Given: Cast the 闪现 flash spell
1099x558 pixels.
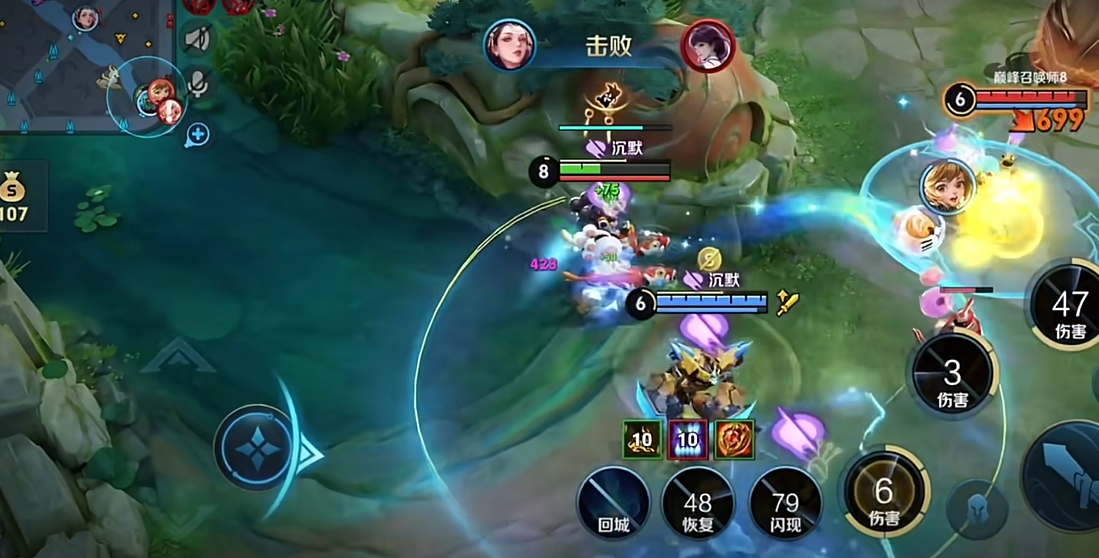Looking at the screenshot, I should [786, 503].
